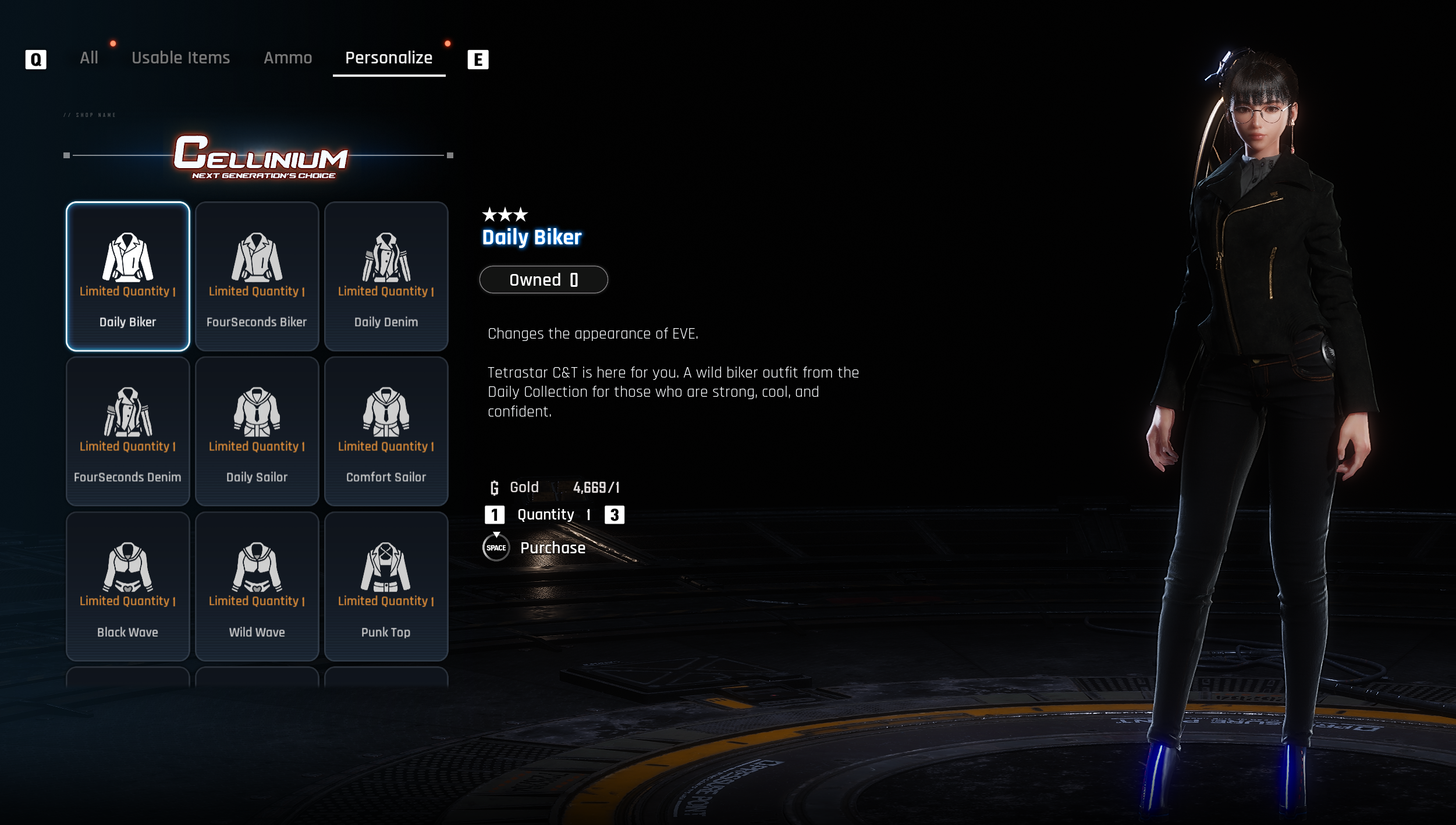The height and width of the screenshot is (825, 1456).
Task: Switch to the All tab
Action: (89, 58)
